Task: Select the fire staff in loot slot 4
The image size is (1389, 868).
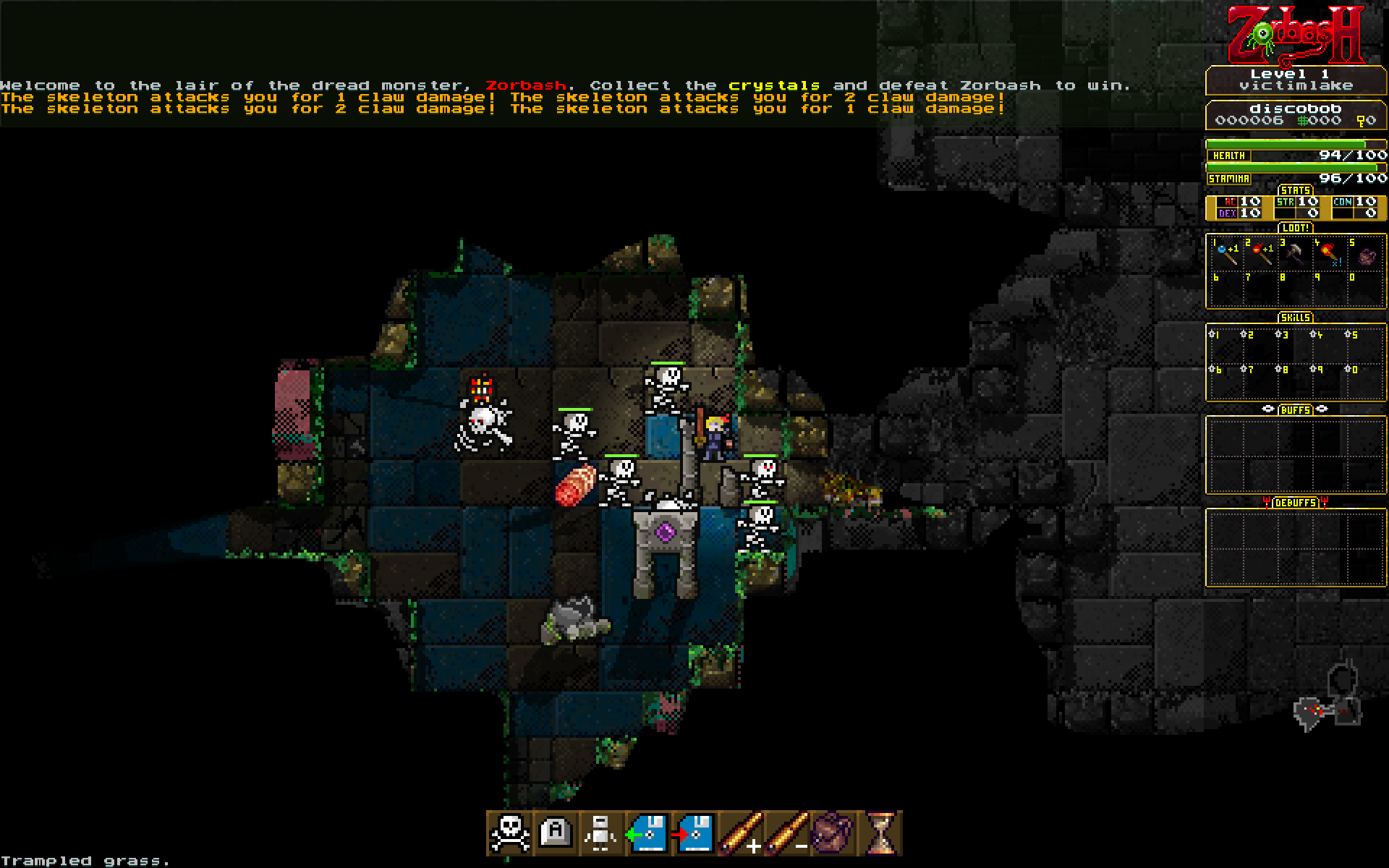Action: click(1330, 254)
